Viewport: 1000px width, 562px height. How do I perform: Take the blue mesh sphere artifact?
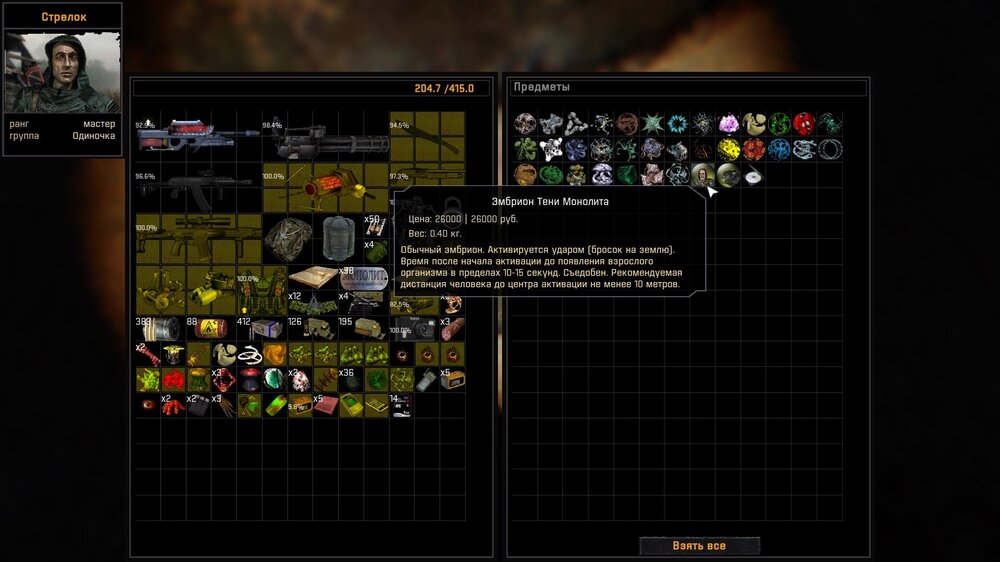(779, 150)
